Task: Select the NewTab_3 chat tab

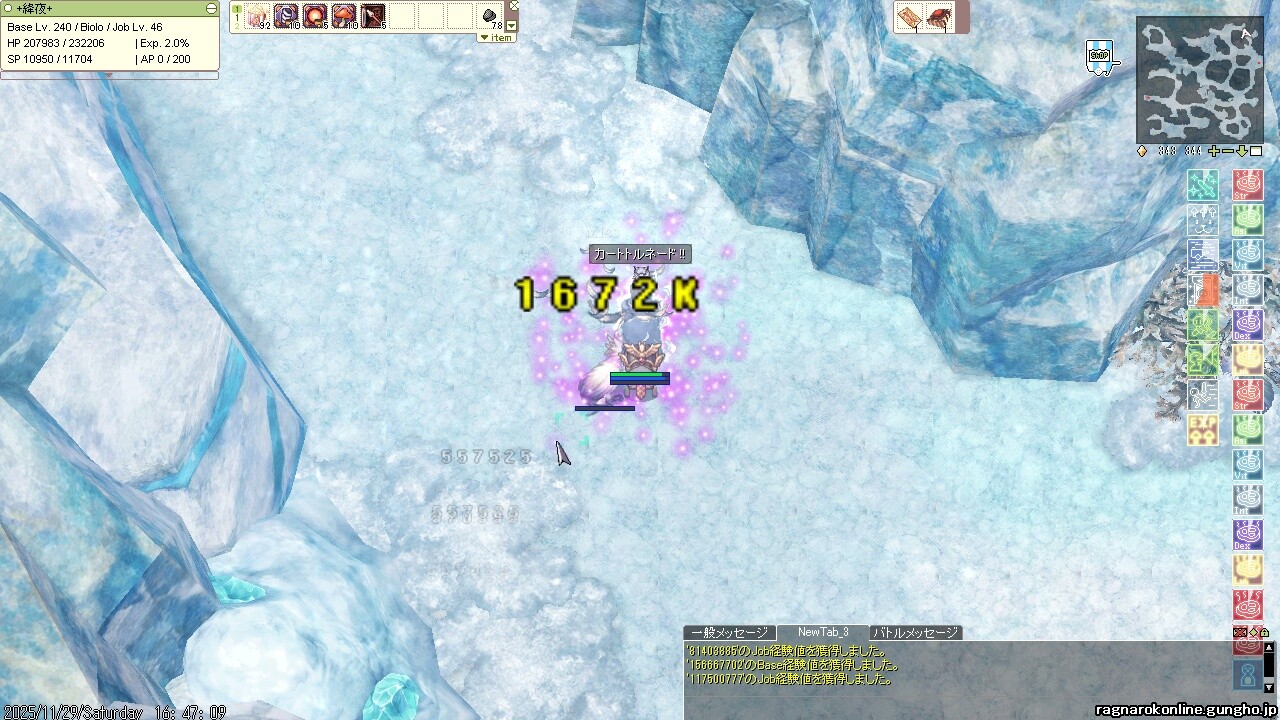Action: click(822, 633)
